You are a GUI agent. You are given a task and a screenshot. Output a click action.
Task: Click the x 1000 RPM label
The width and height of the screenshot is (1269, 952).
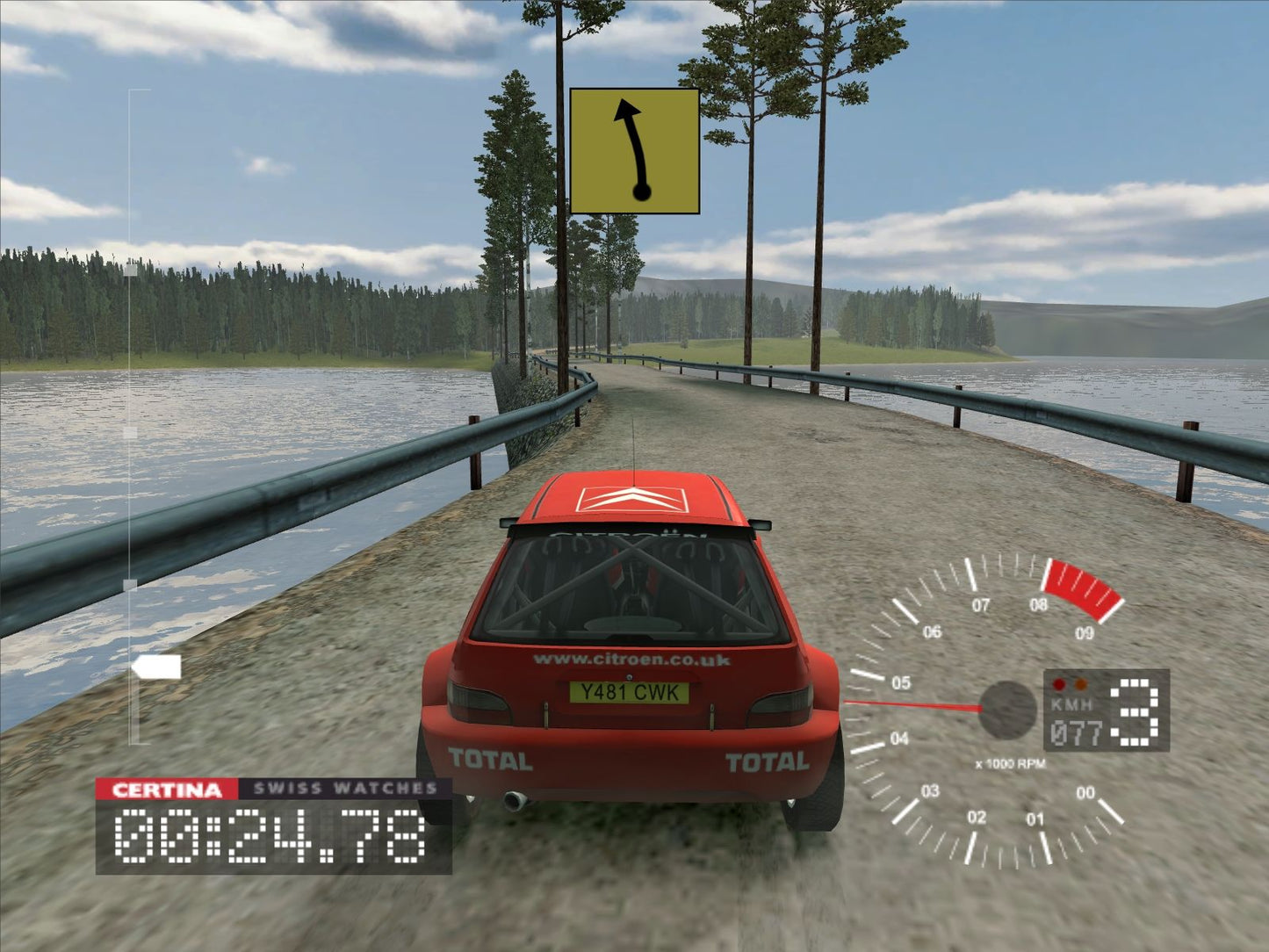pyautogui.click(x=1012, y=762)
